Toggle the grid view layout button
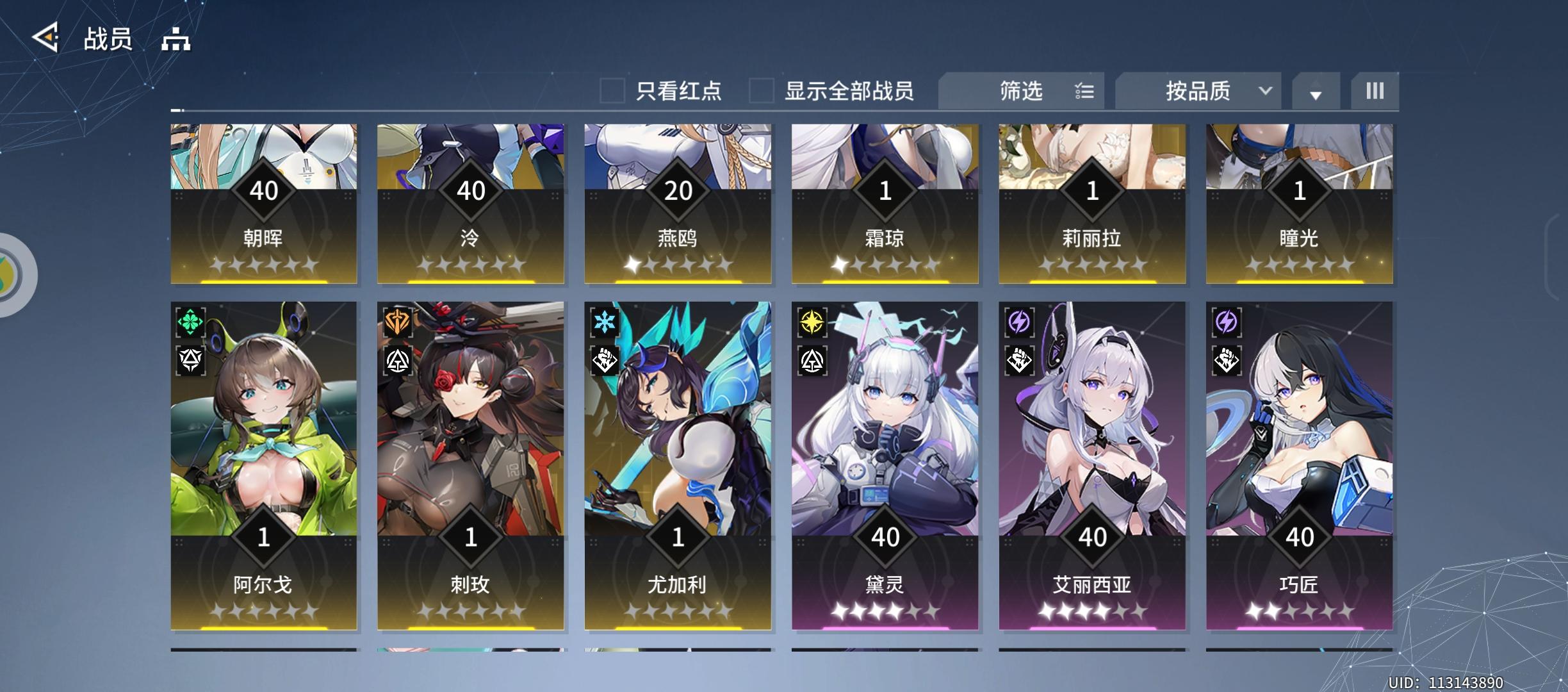The image size is (1568, 692). (x=1375, y=91)
